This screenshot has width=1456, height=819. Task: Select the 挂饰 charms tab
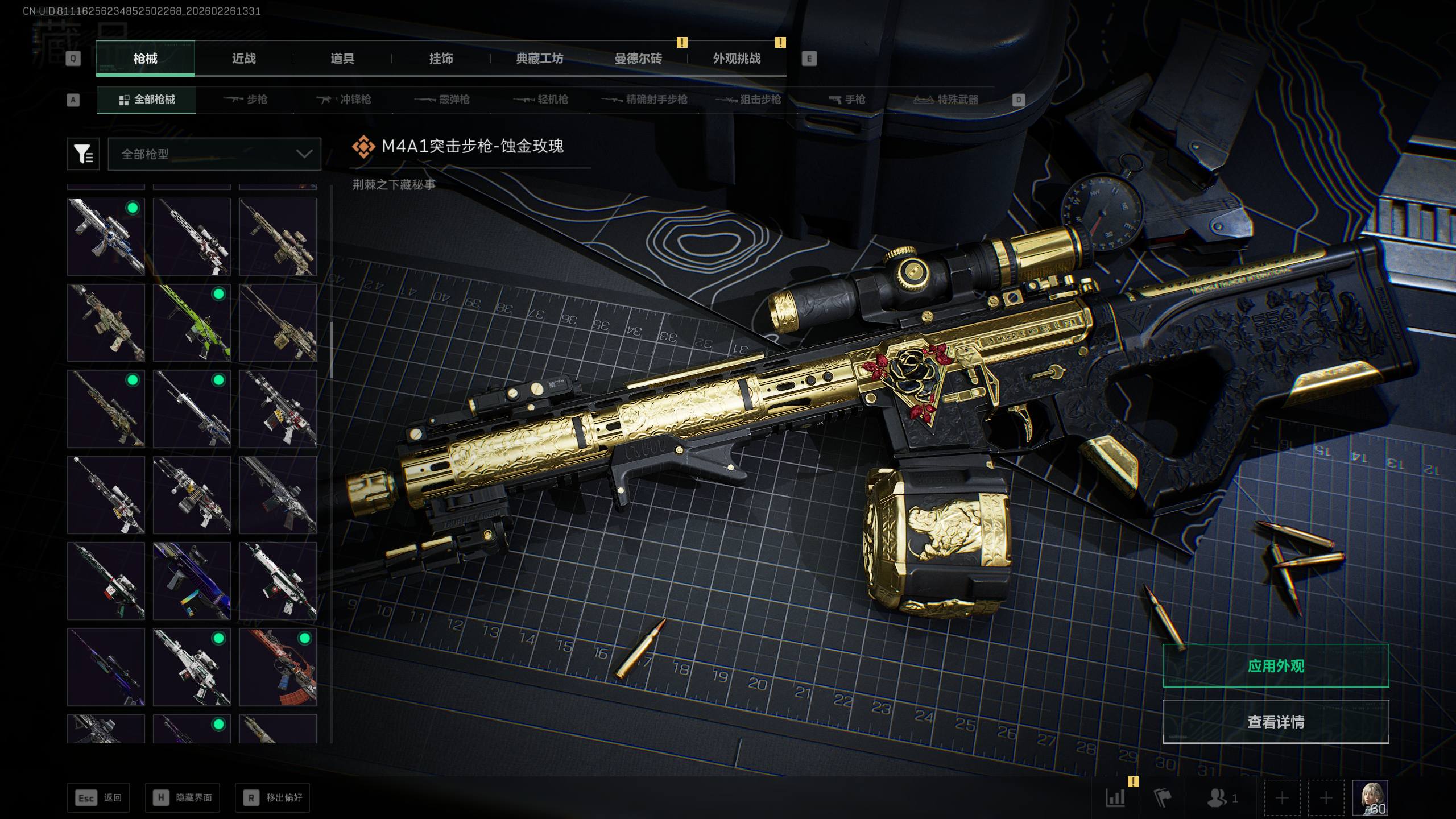coord(441,59)
